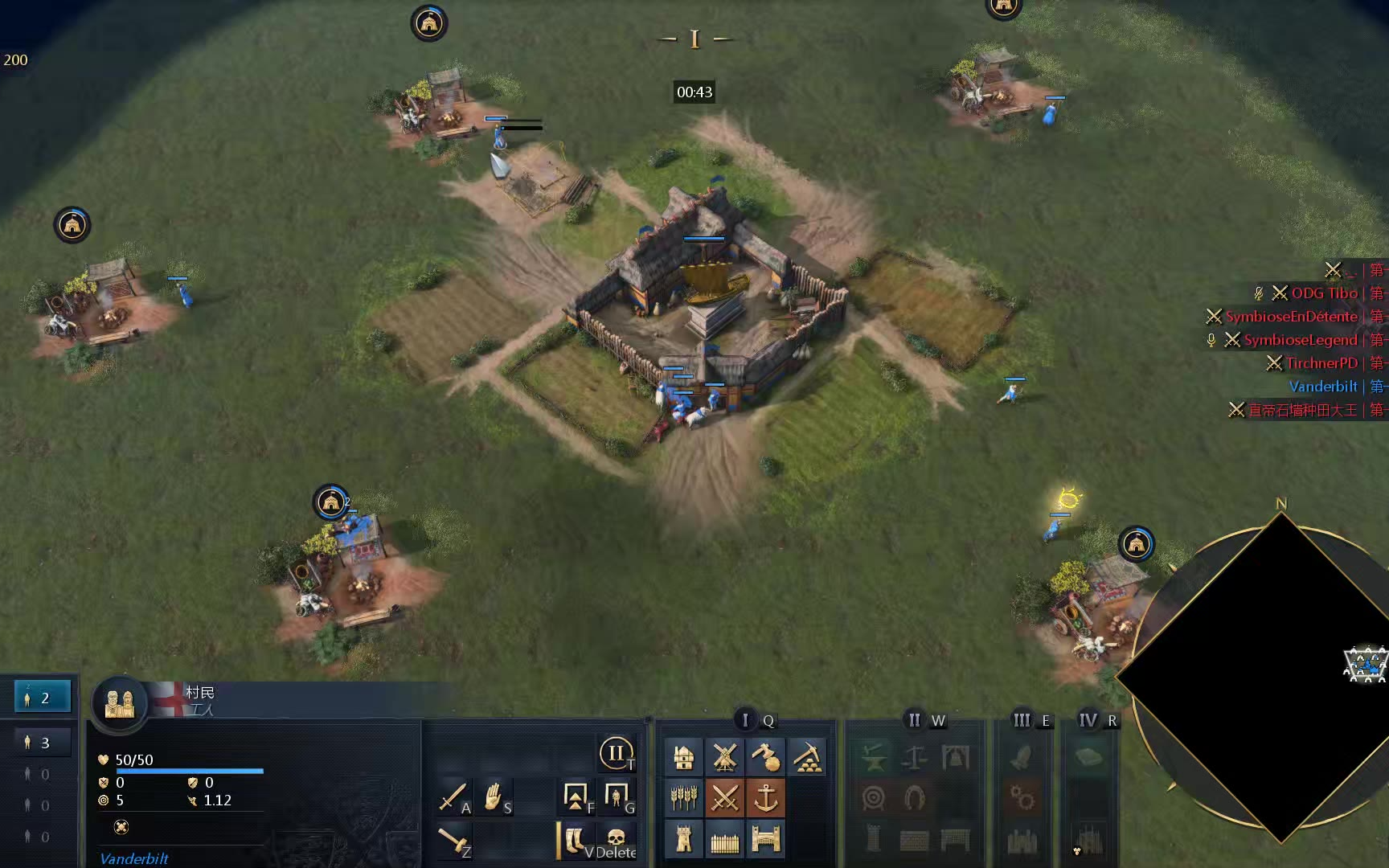The width and height of the screenshot is (1389, 868).
Task: Choose the Outpost tower icon
Action: (x=683, y=840)
